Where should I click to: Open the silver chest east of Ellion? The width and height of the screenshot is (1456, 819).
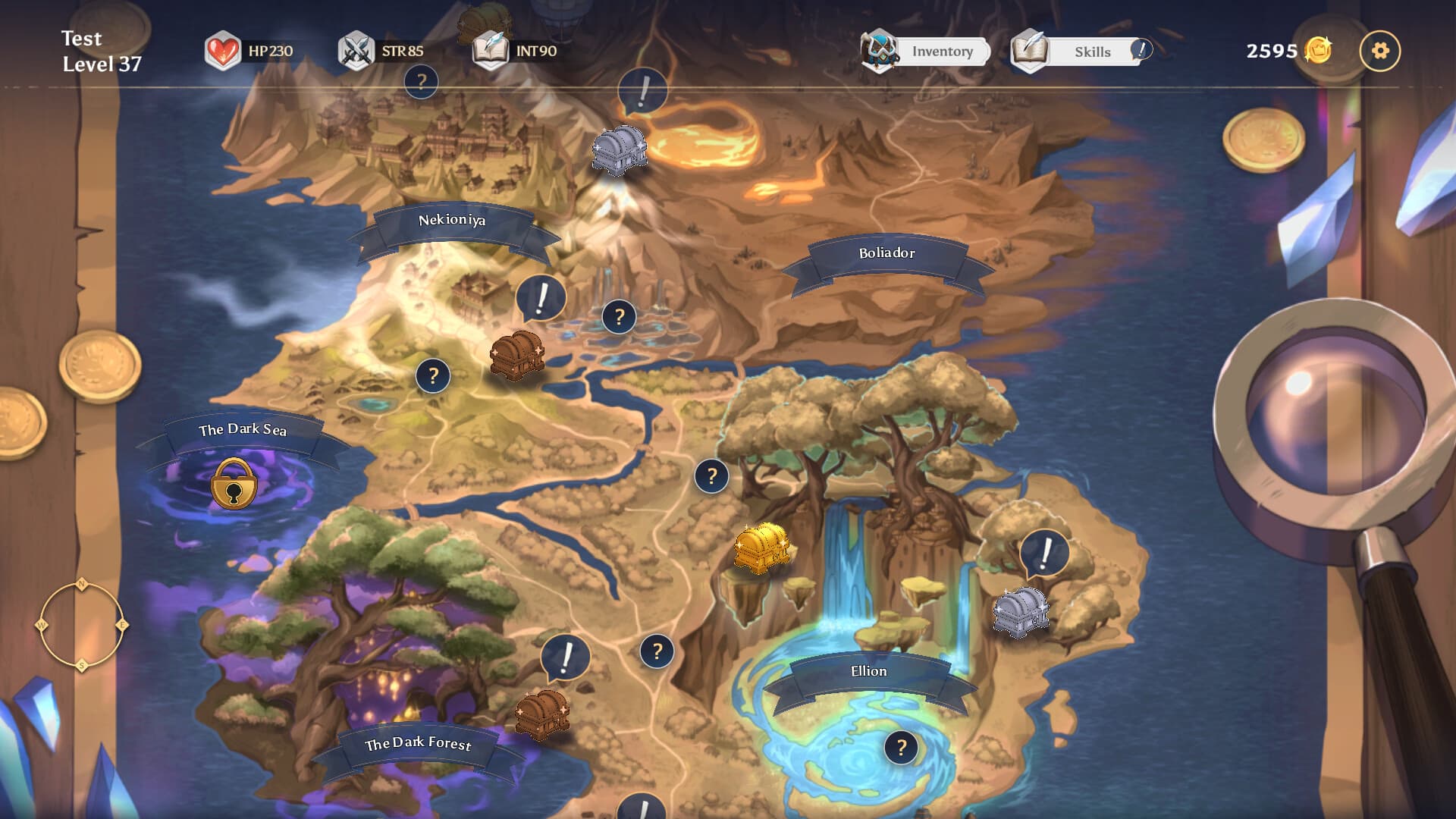coord(1021,610)
